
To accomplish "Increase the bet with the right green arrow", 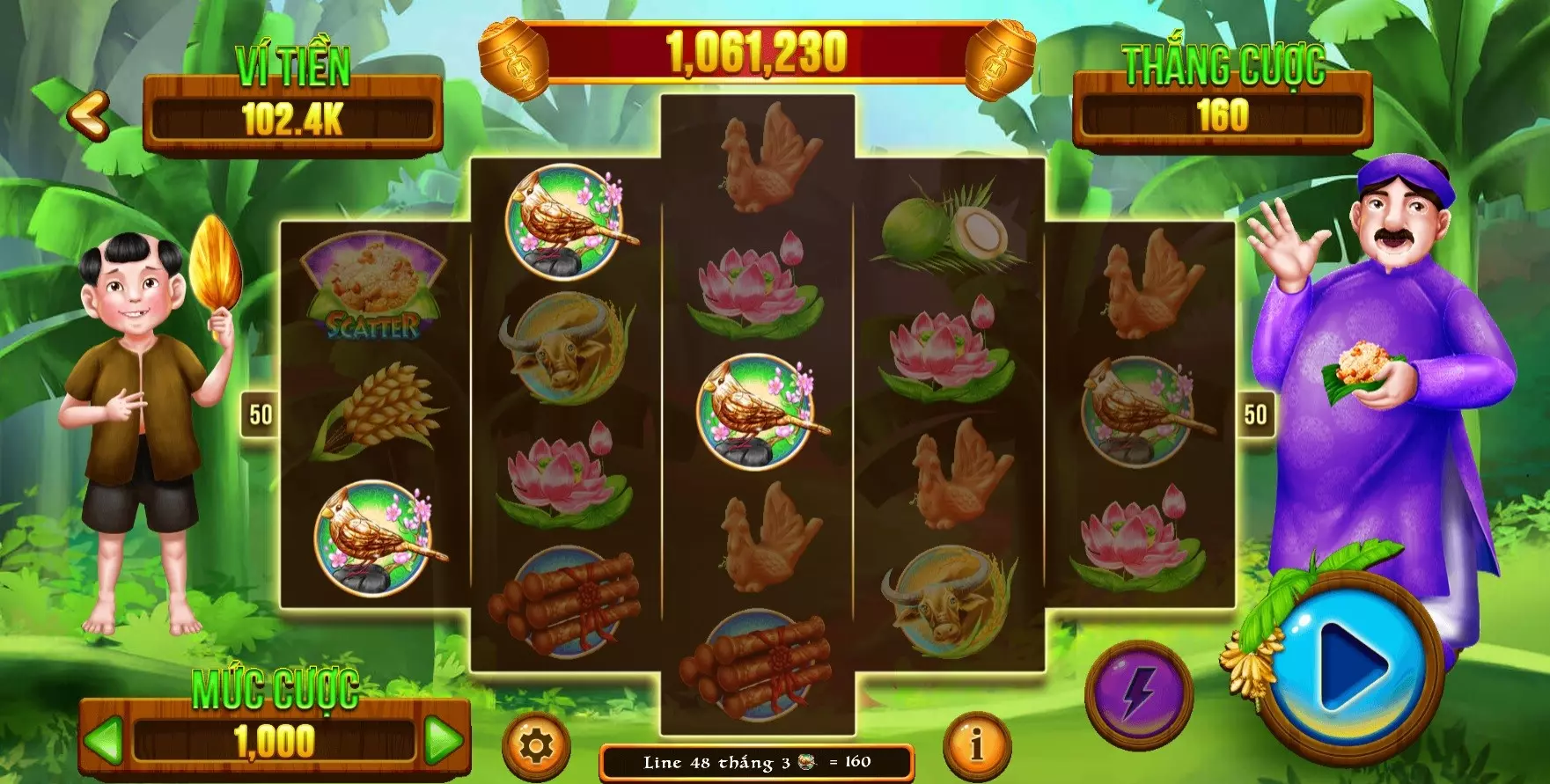I will 443,741.
